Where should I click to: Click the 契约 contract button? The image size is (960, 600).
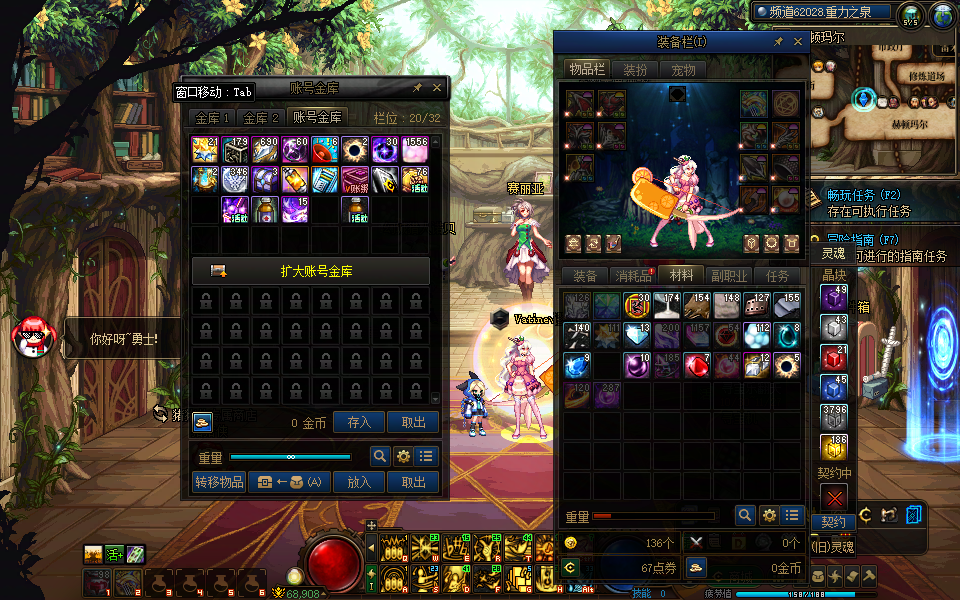coord(833,522)
